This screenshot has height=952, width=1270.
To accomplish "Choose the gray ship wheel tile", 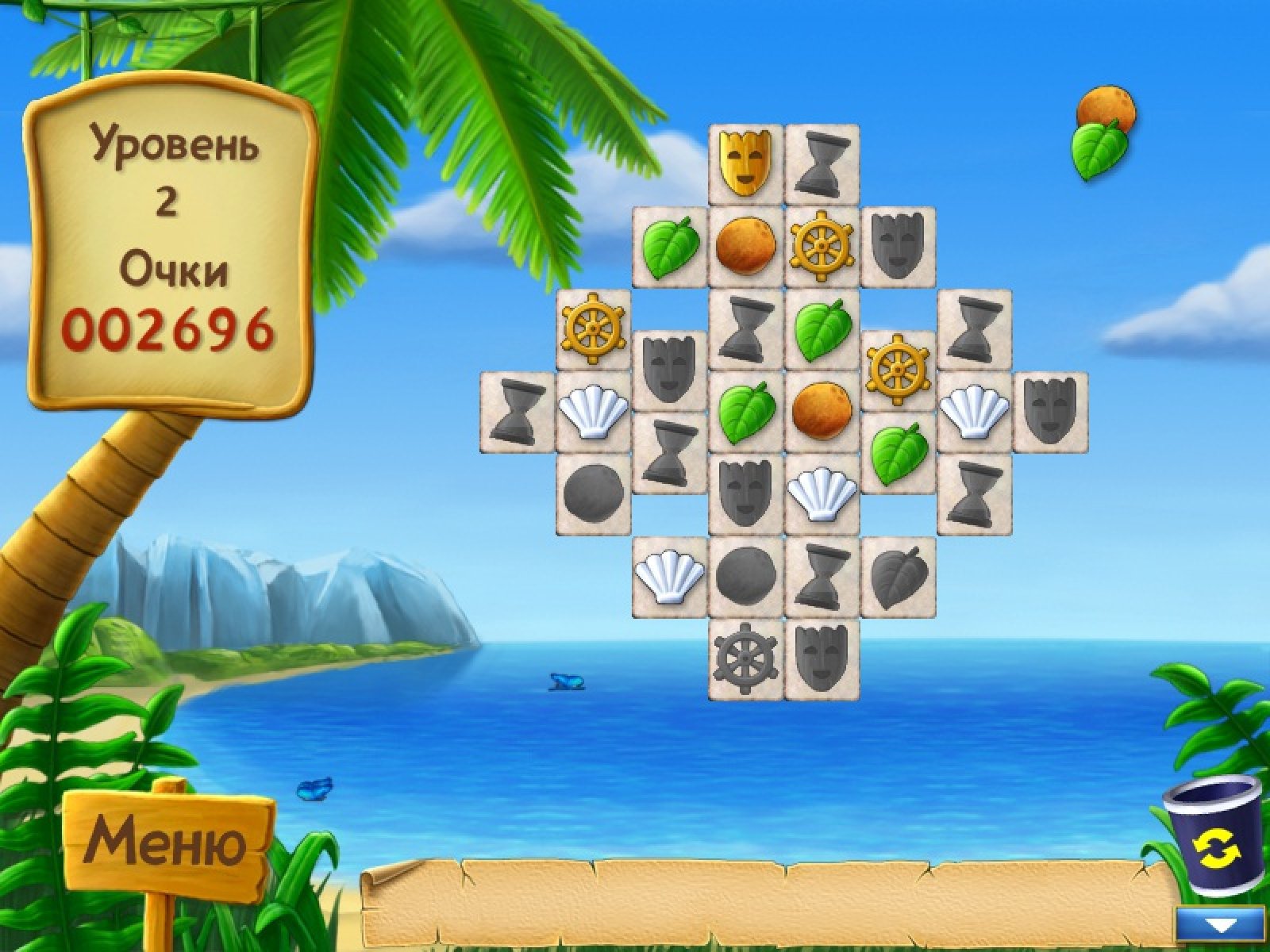I will [745, 660].
